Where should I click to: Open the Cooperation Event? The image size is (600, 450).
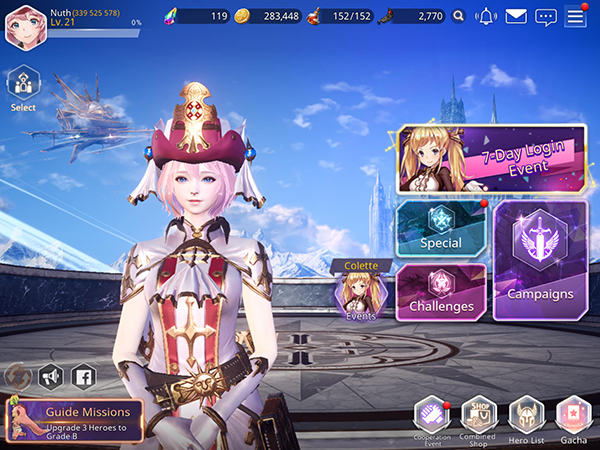[432, 418]
